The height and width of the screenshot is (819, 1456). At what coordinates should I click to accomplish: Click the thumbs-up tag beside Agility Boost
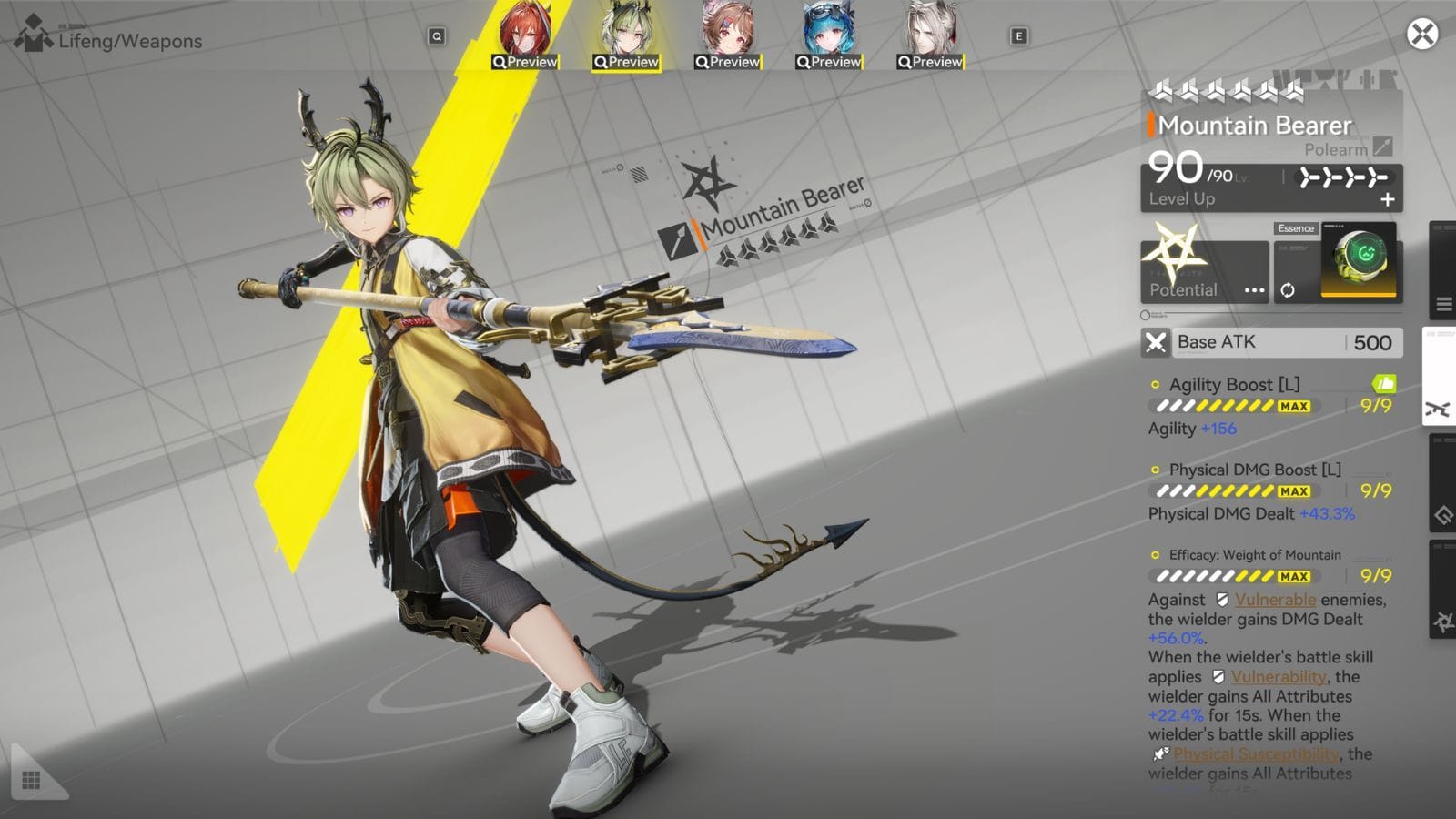[1383, 384]
